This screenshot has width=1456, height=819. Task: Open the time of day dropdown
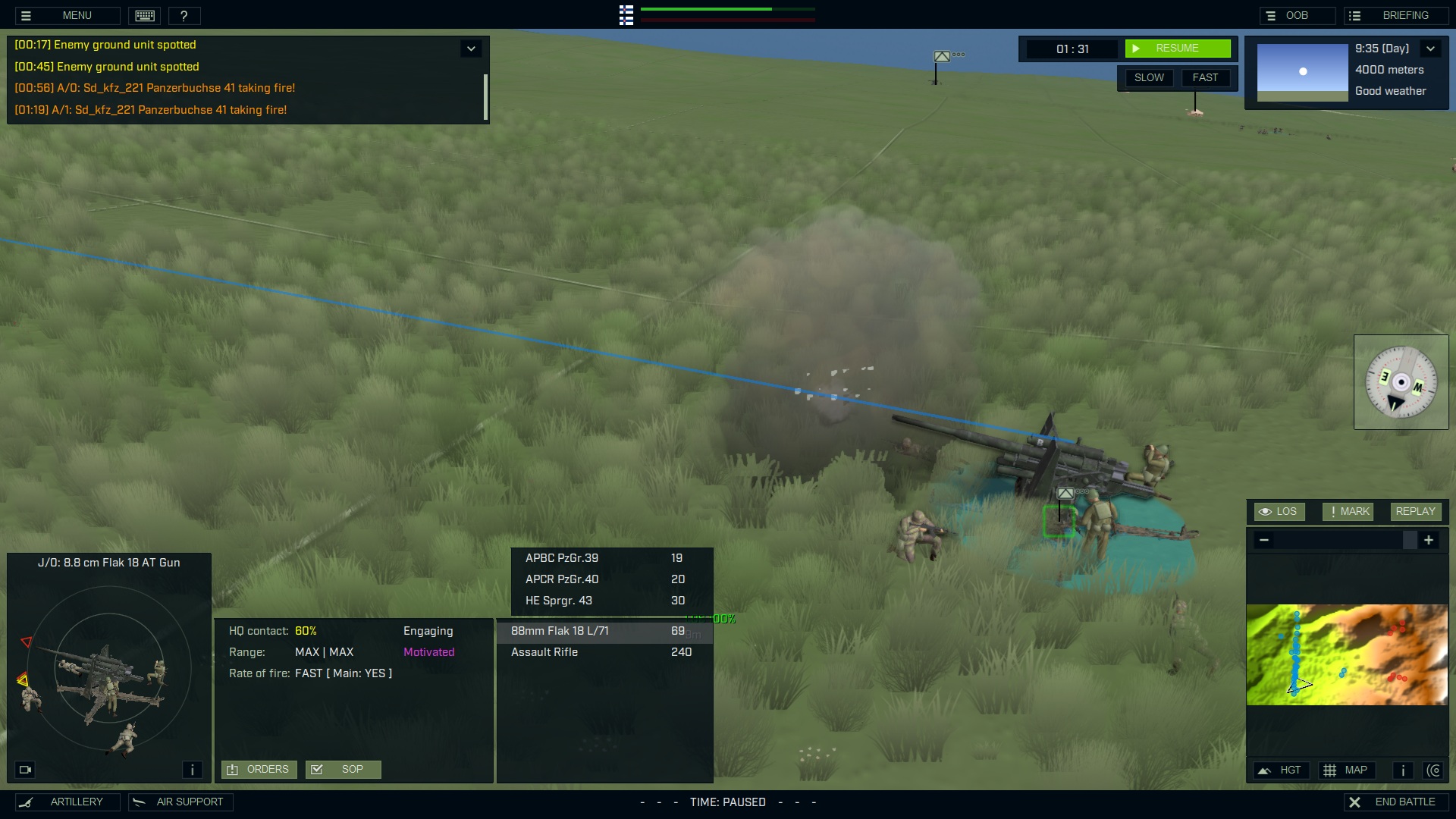1432,48
